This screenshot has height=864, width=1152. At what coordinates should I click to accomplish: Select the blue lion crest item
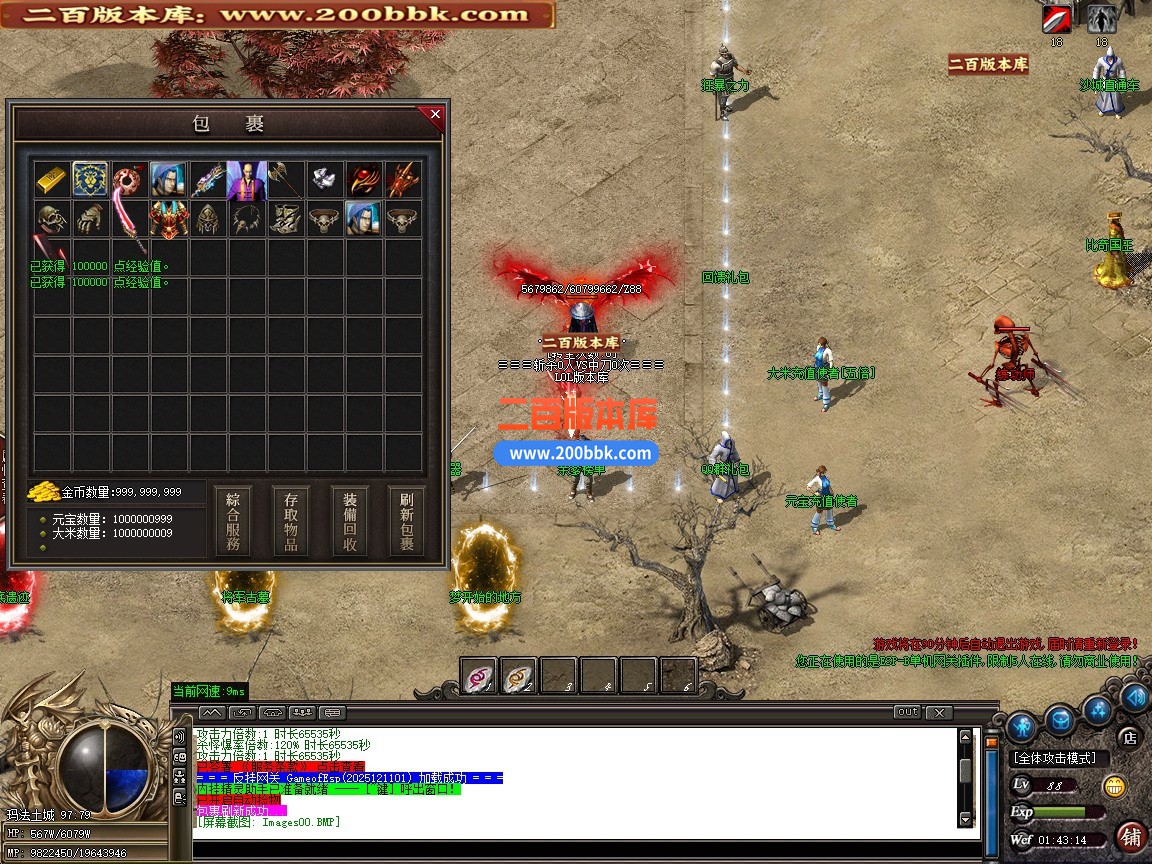point(91,180)
